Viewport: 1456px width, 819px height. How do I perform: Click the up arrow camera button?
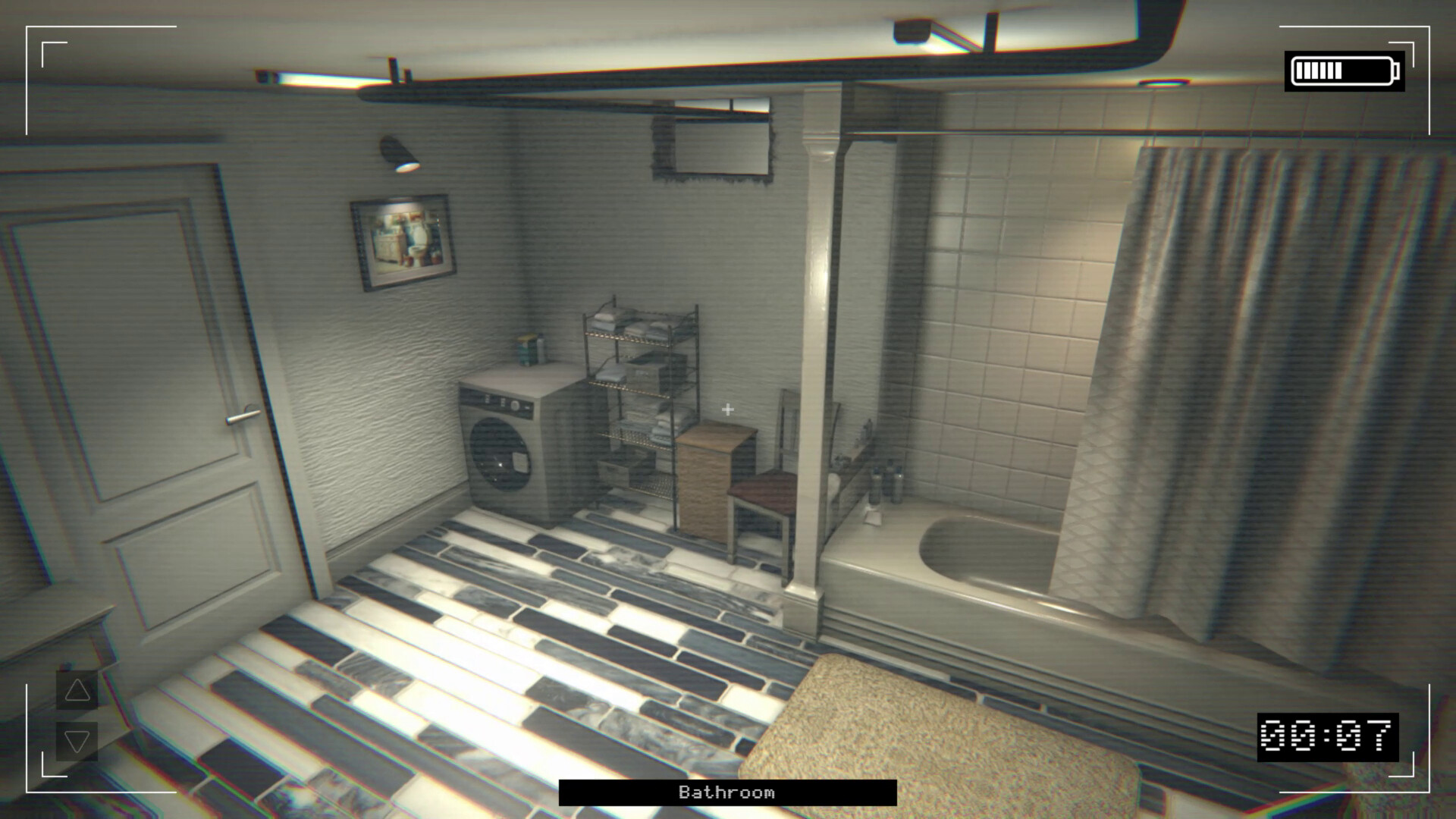tap(77, 690)
